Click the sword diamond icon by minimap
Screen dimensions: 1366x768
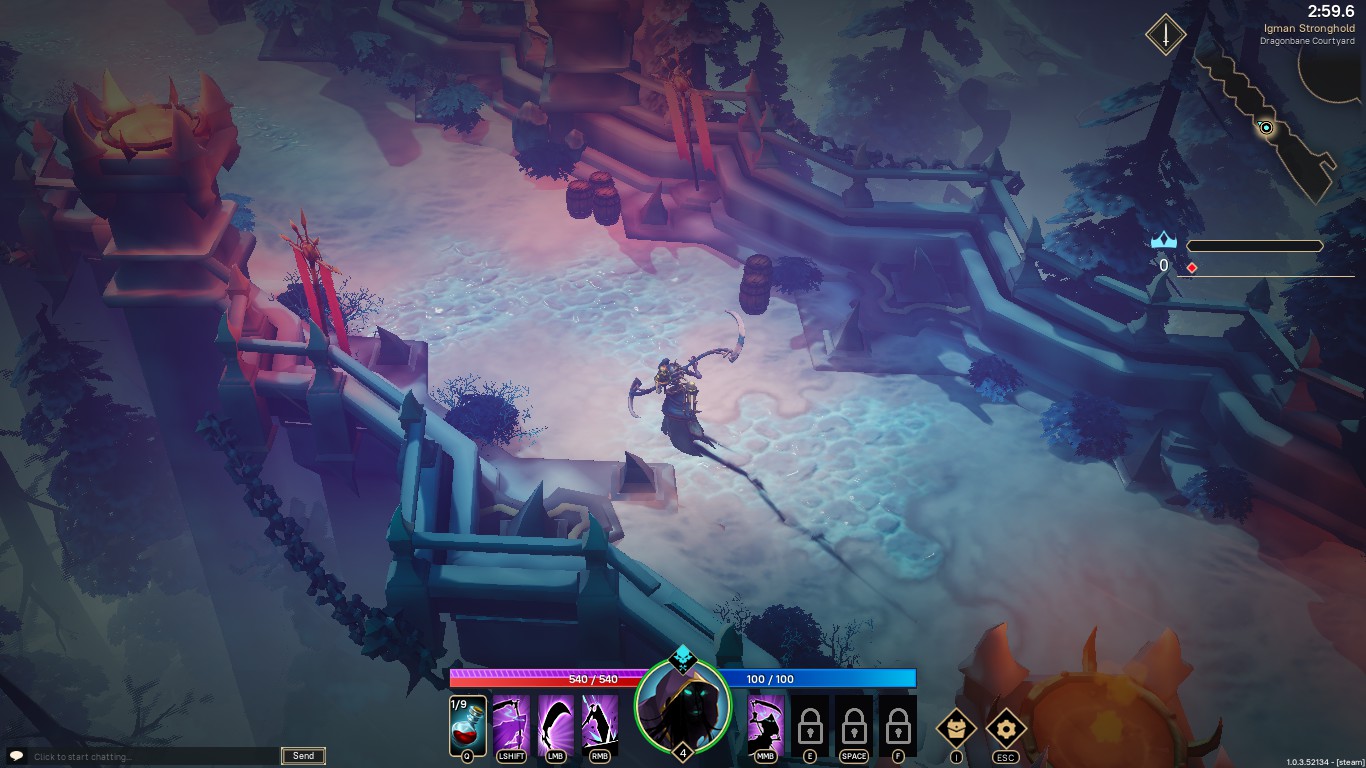[1165, 36]
